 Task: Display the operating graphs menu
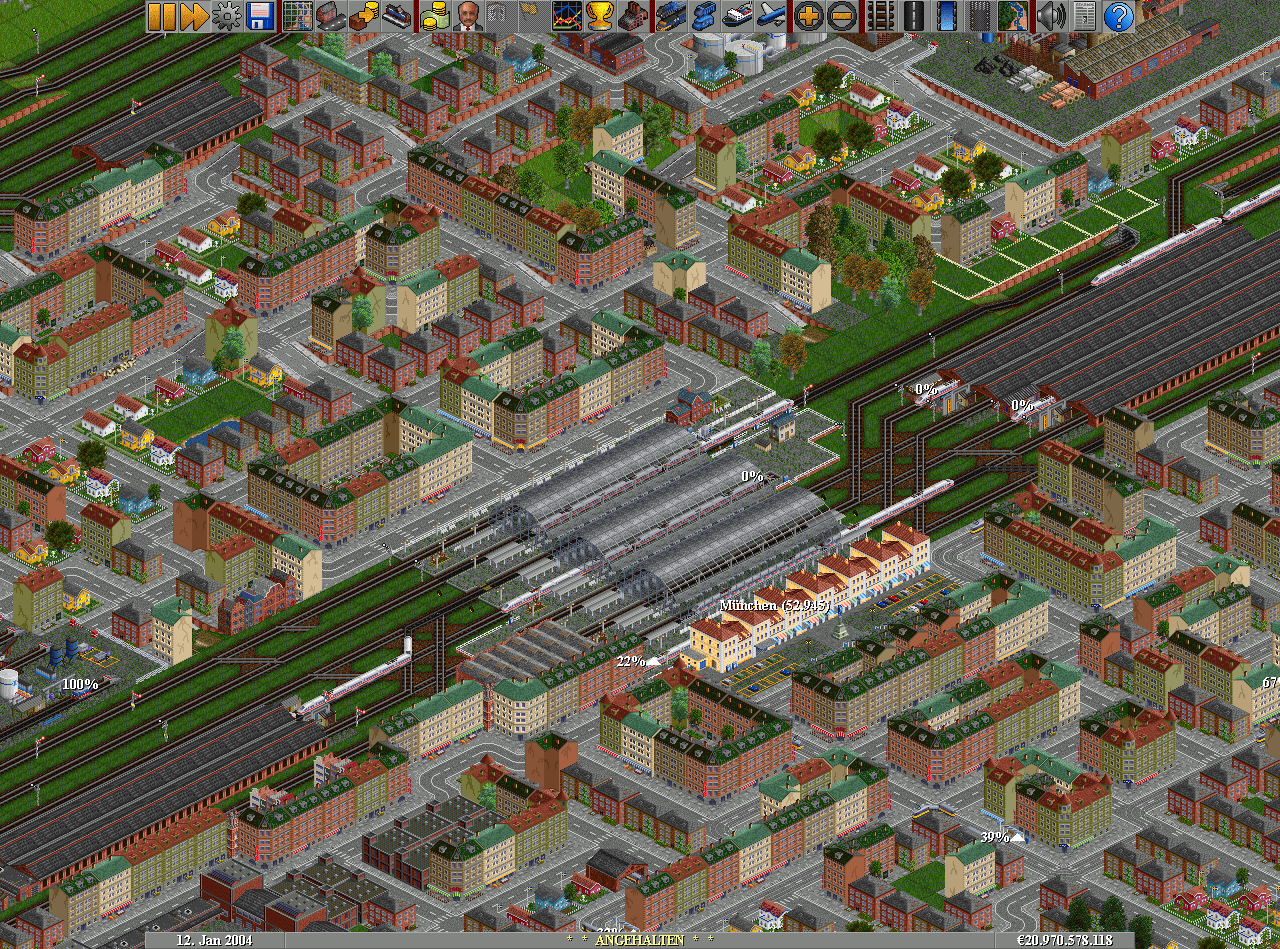[x=567, y=16]
